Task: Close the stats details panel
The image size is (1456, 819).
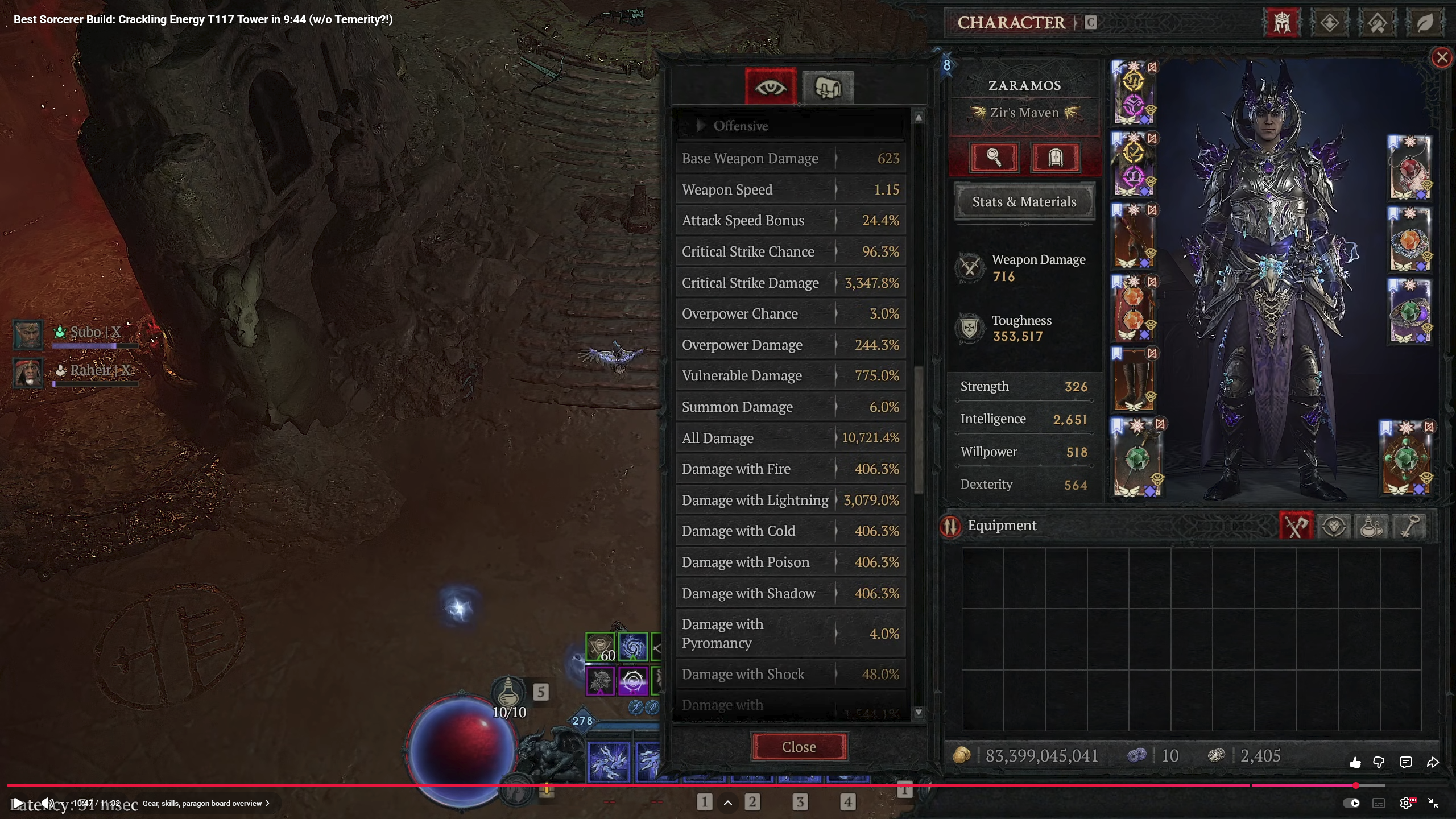Action: click(799, 747)
